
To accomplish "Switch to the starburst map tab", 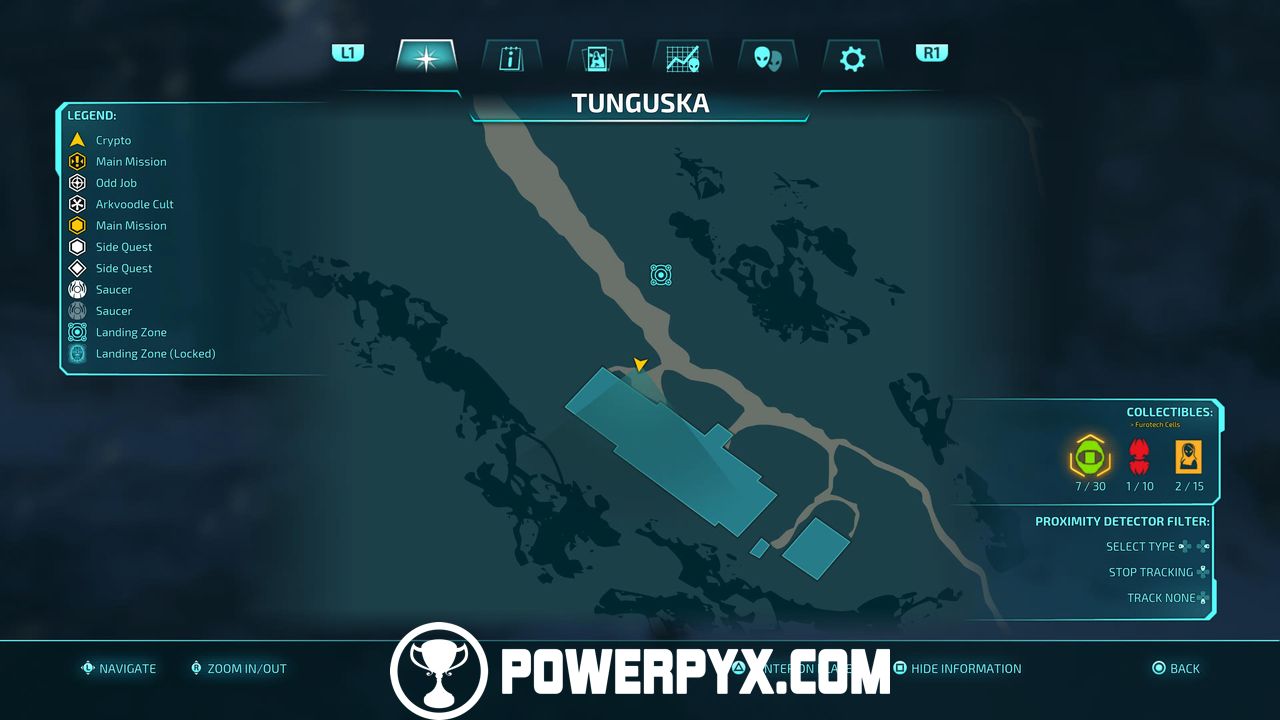I will pyautogui.click(x=426, y=57).
